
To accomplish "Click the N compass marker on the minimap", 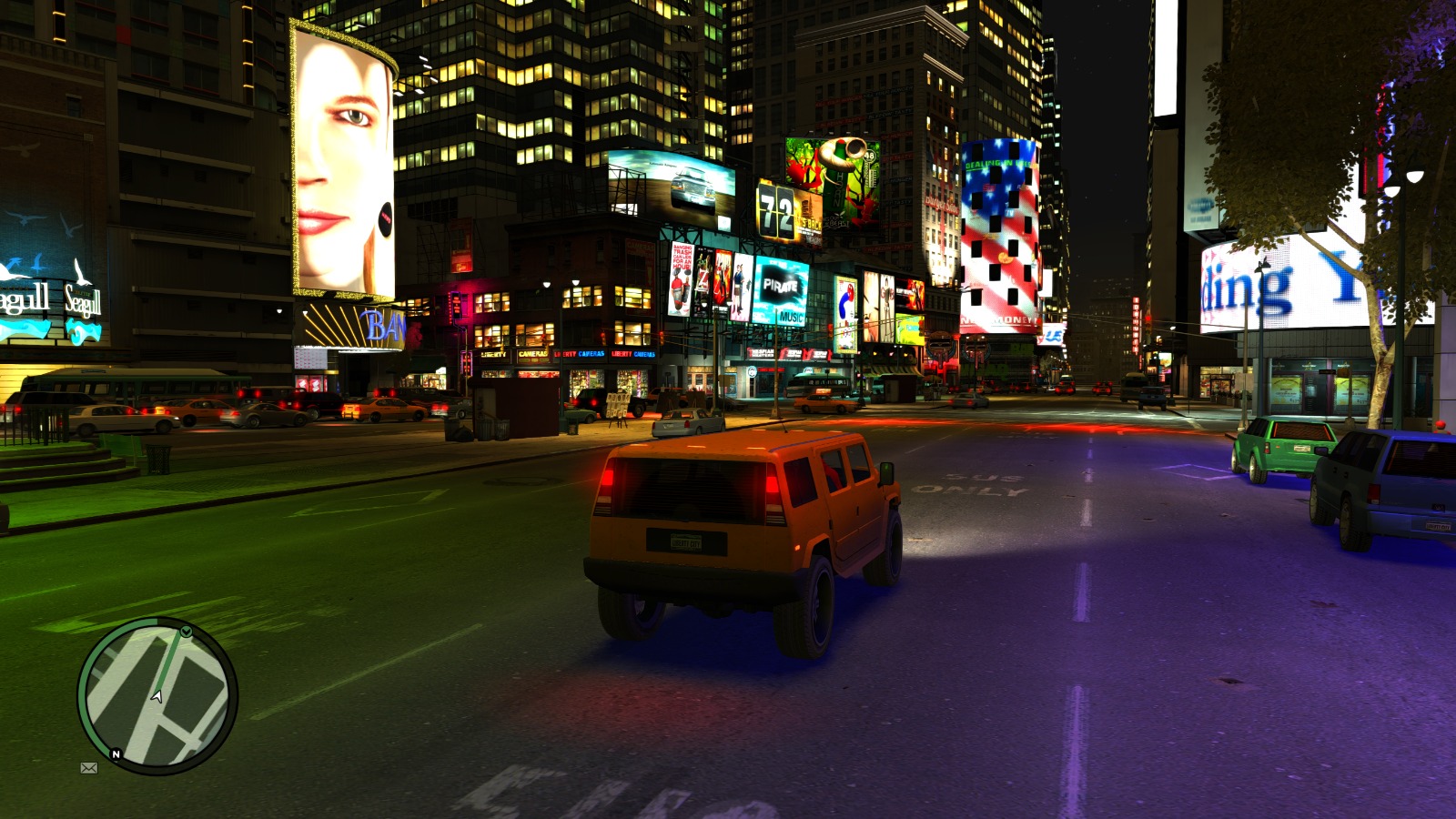I will (116, 754).
